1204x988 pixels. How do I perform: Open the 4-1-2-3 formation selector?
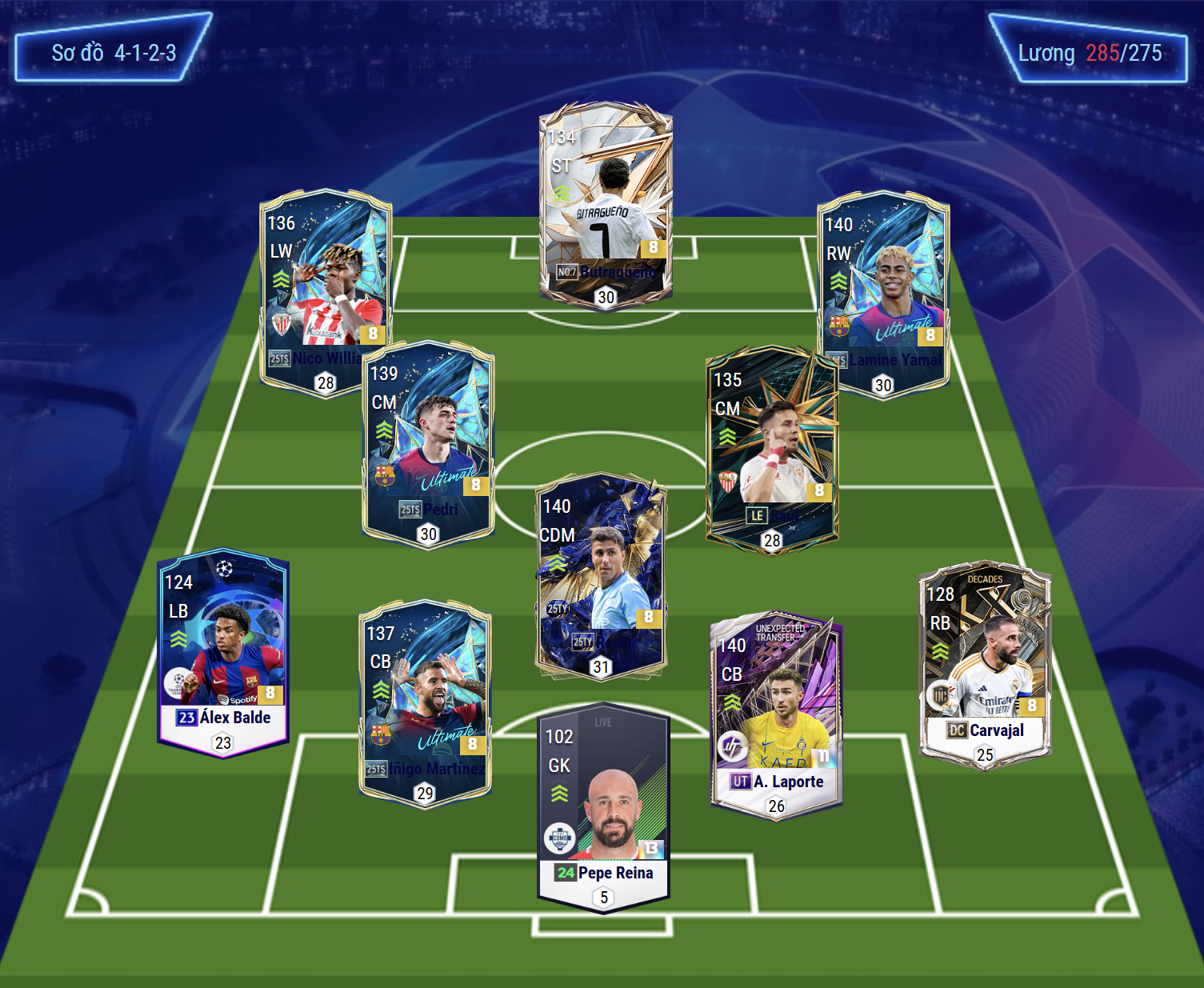[x=113, y=48]
